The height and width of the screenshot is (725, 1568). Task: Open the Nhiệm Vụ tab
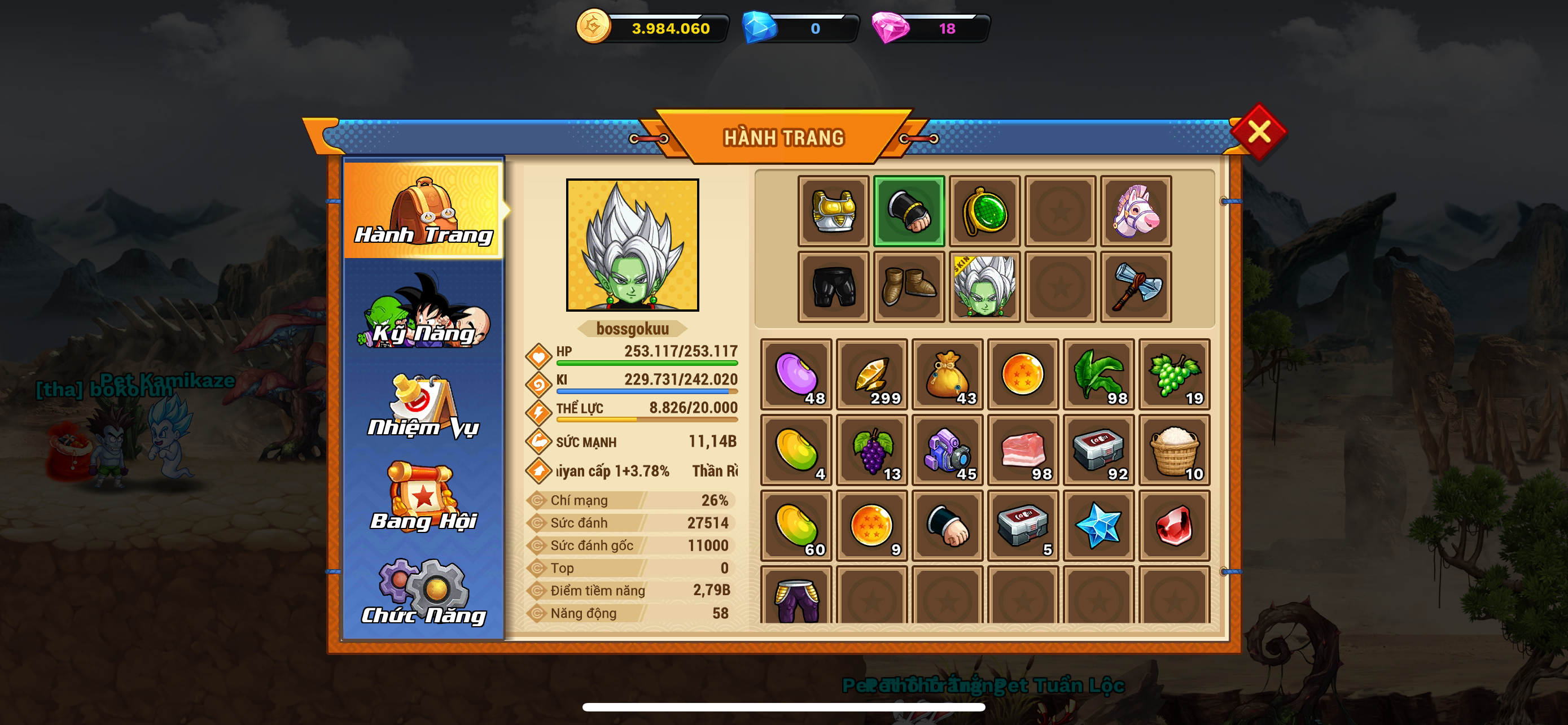424,407
